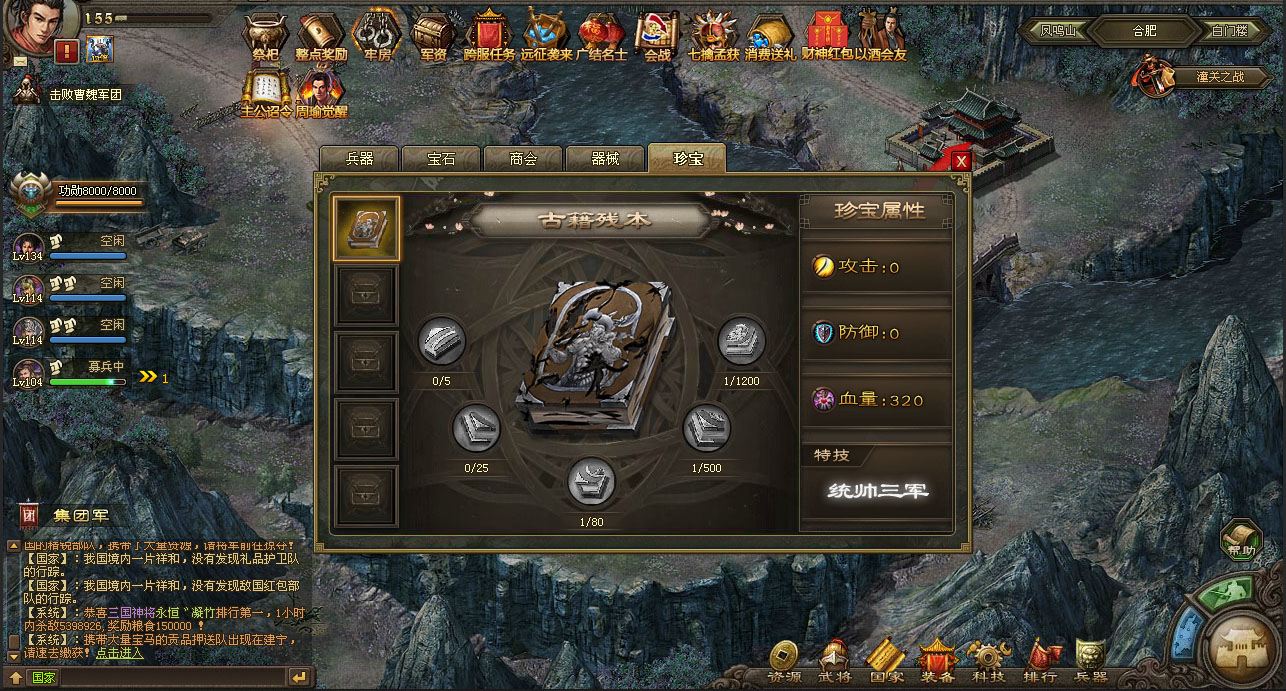This screenshot has width=1286, height=691.
Task: Open the 科技 technology gear menu
Action: (x=988, y=660)
